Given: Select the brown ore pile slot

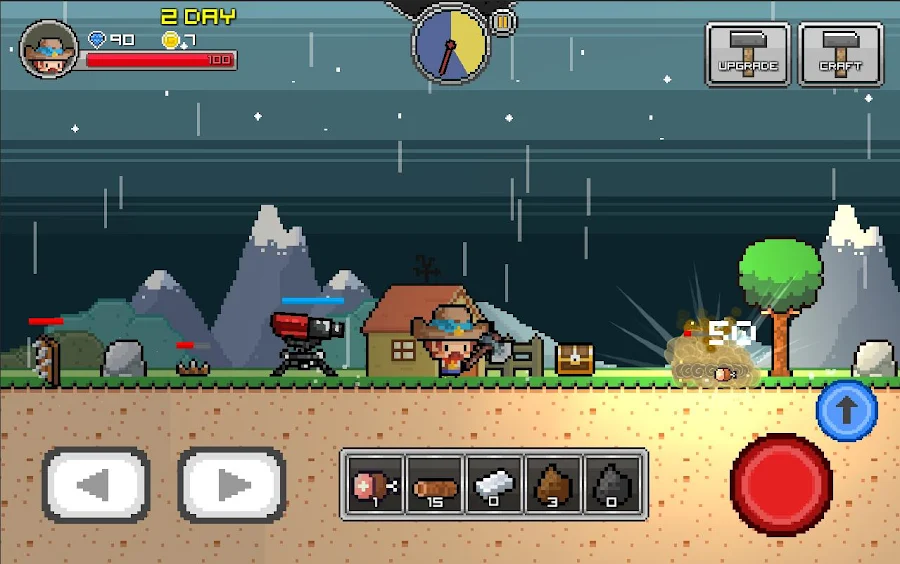Looking at the screenshot, I should point(554,484).
